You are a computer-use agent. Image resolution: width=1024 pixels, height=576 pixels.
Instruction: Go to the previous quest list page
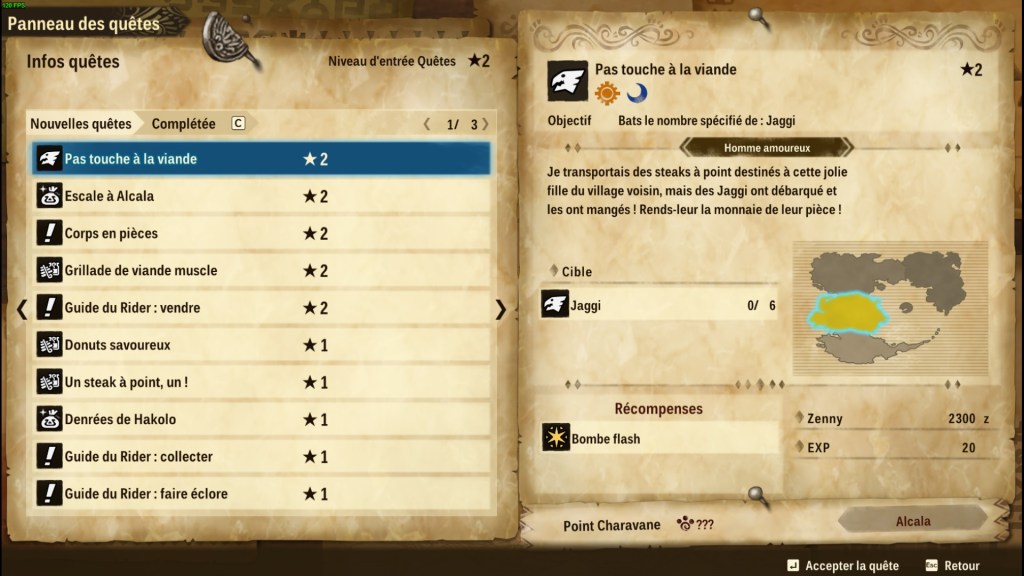point(427,124)
